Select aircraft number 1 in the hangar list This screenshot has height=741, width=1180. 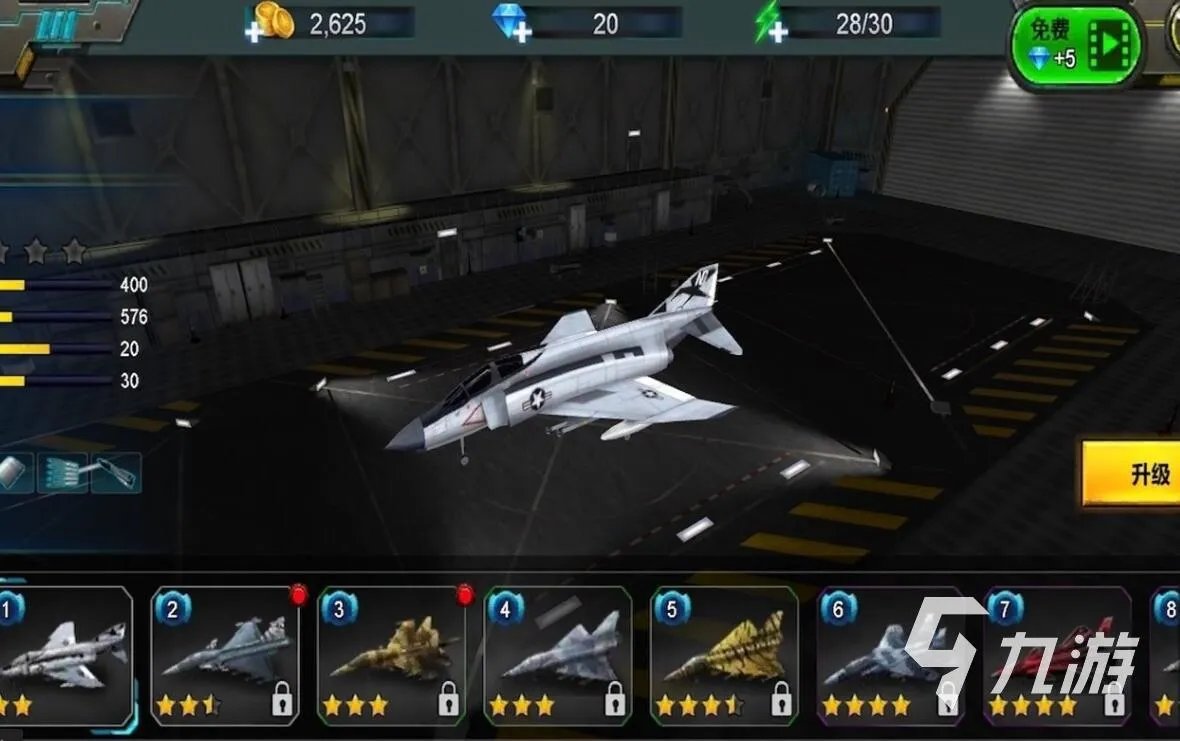pos(64,654)
